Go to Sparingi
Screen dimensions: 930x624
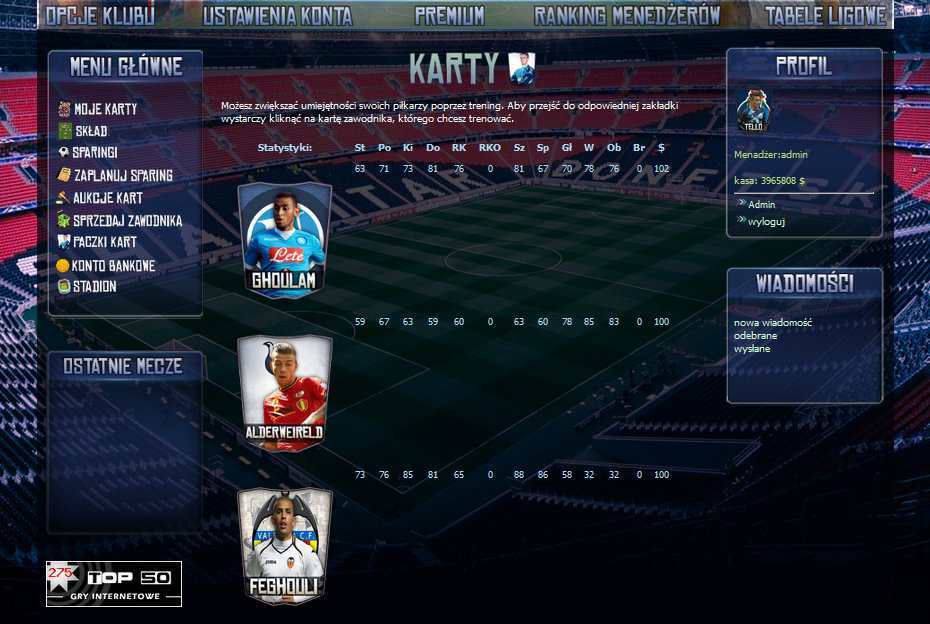[x=95, y=153]
